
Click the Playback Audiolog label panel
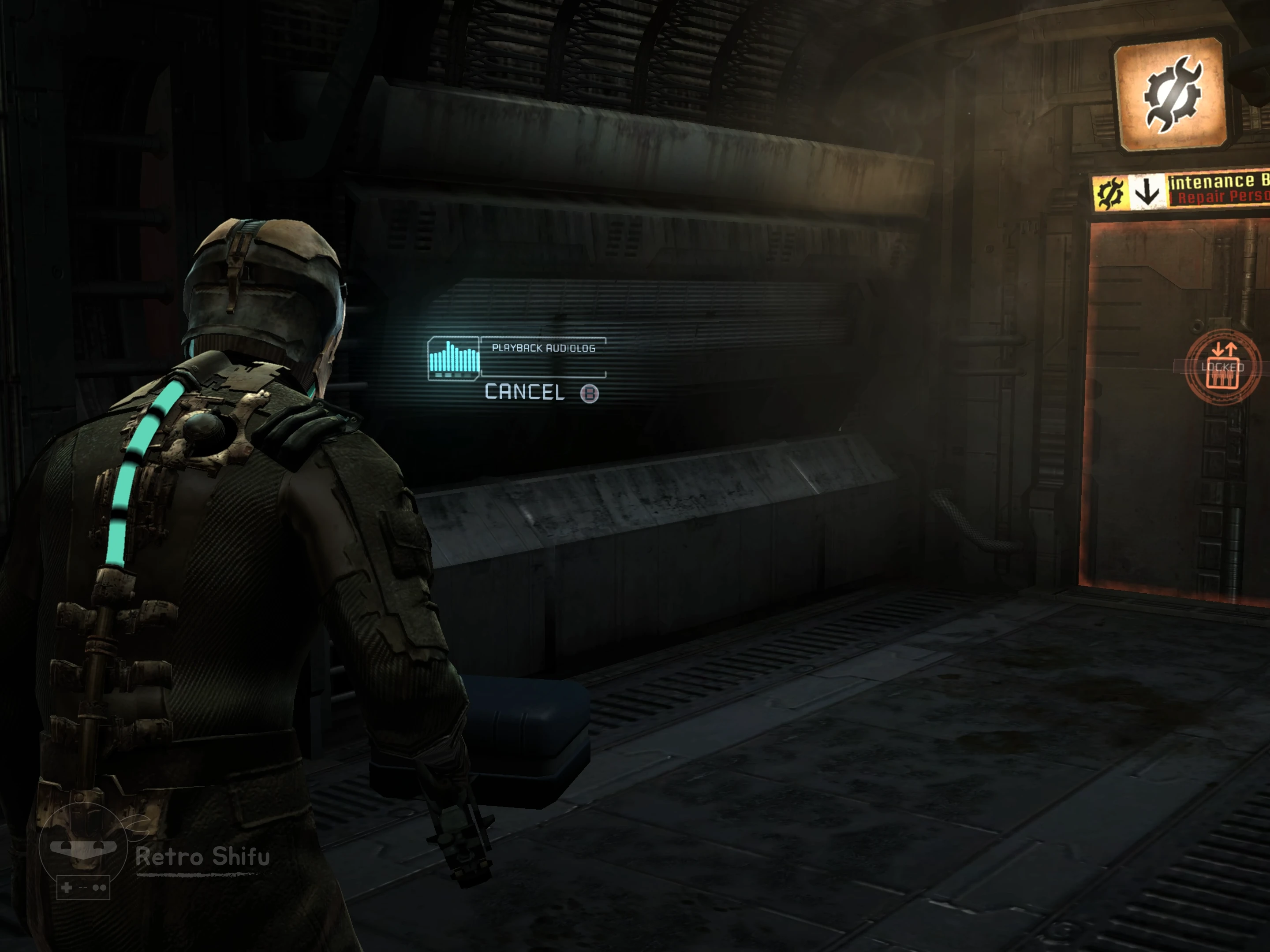pos(543,349)
